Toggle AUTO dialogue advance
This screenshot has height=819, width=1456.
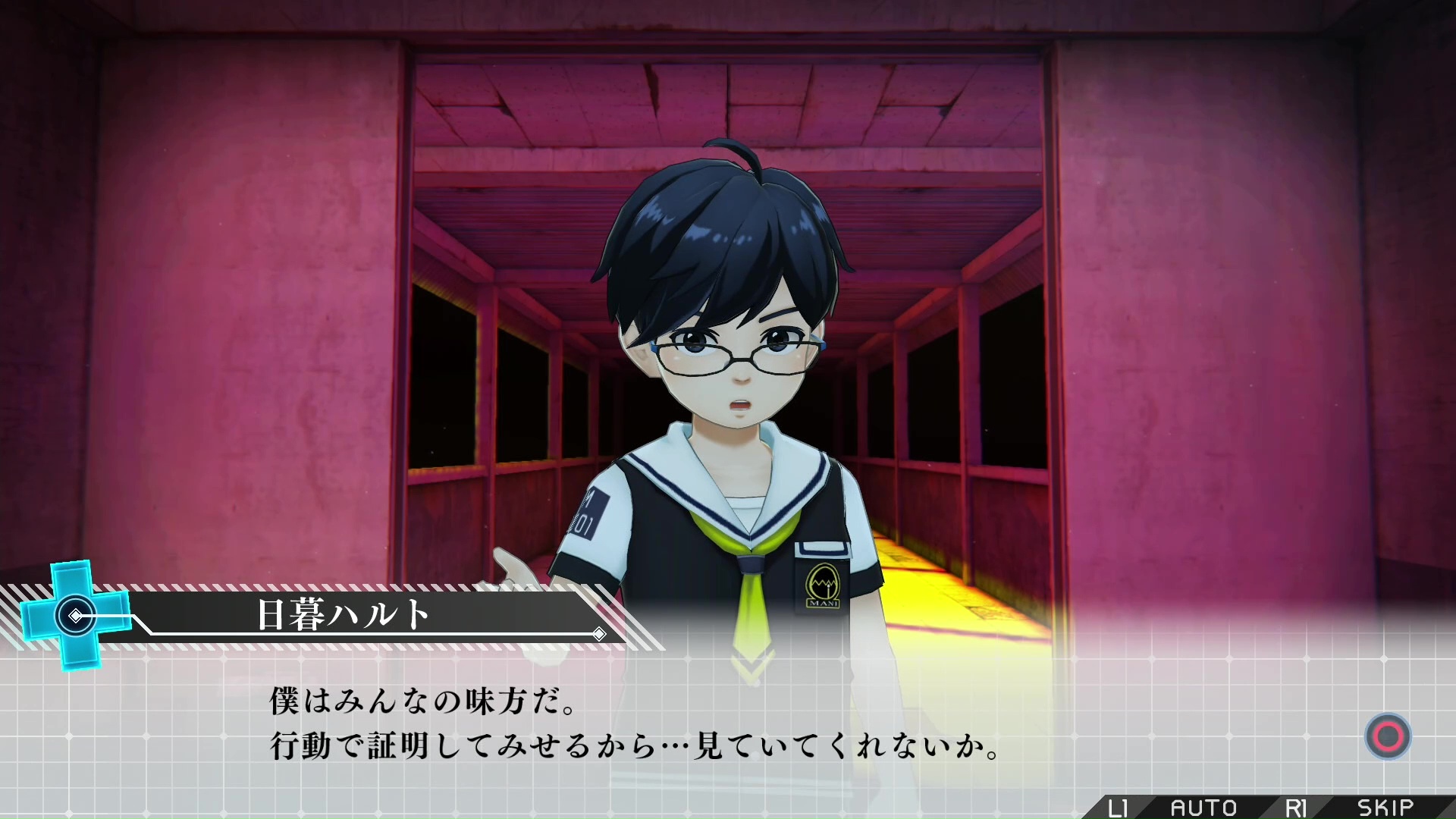(1203, 807)
